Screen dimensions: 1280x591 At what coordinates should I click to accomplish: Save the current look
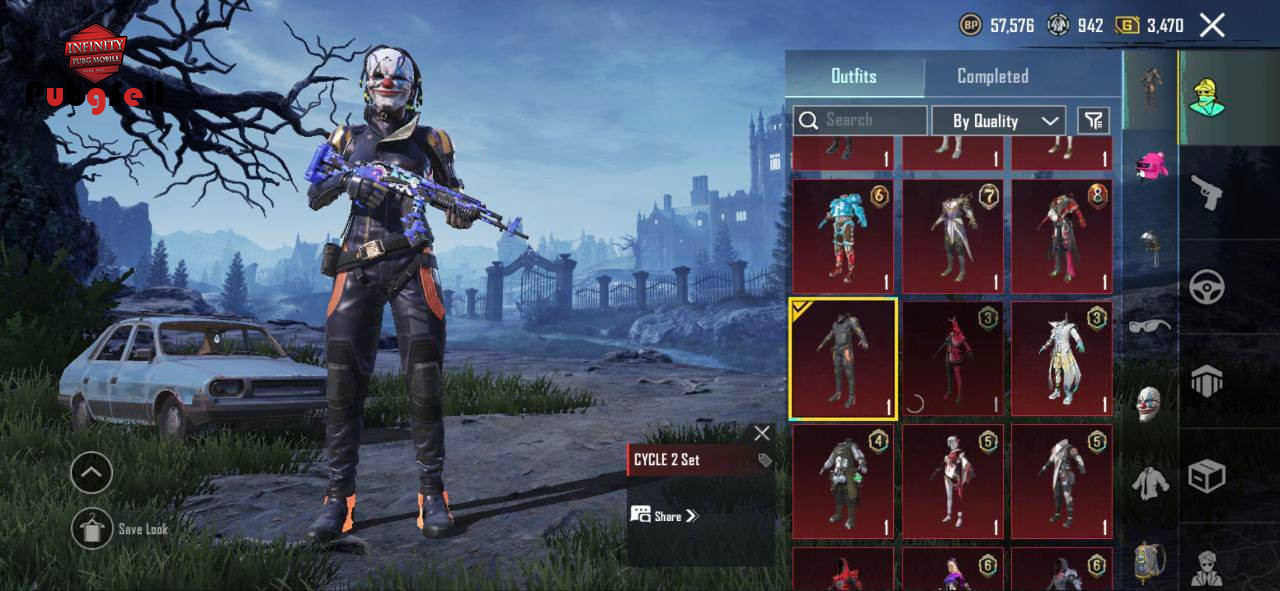93,528
